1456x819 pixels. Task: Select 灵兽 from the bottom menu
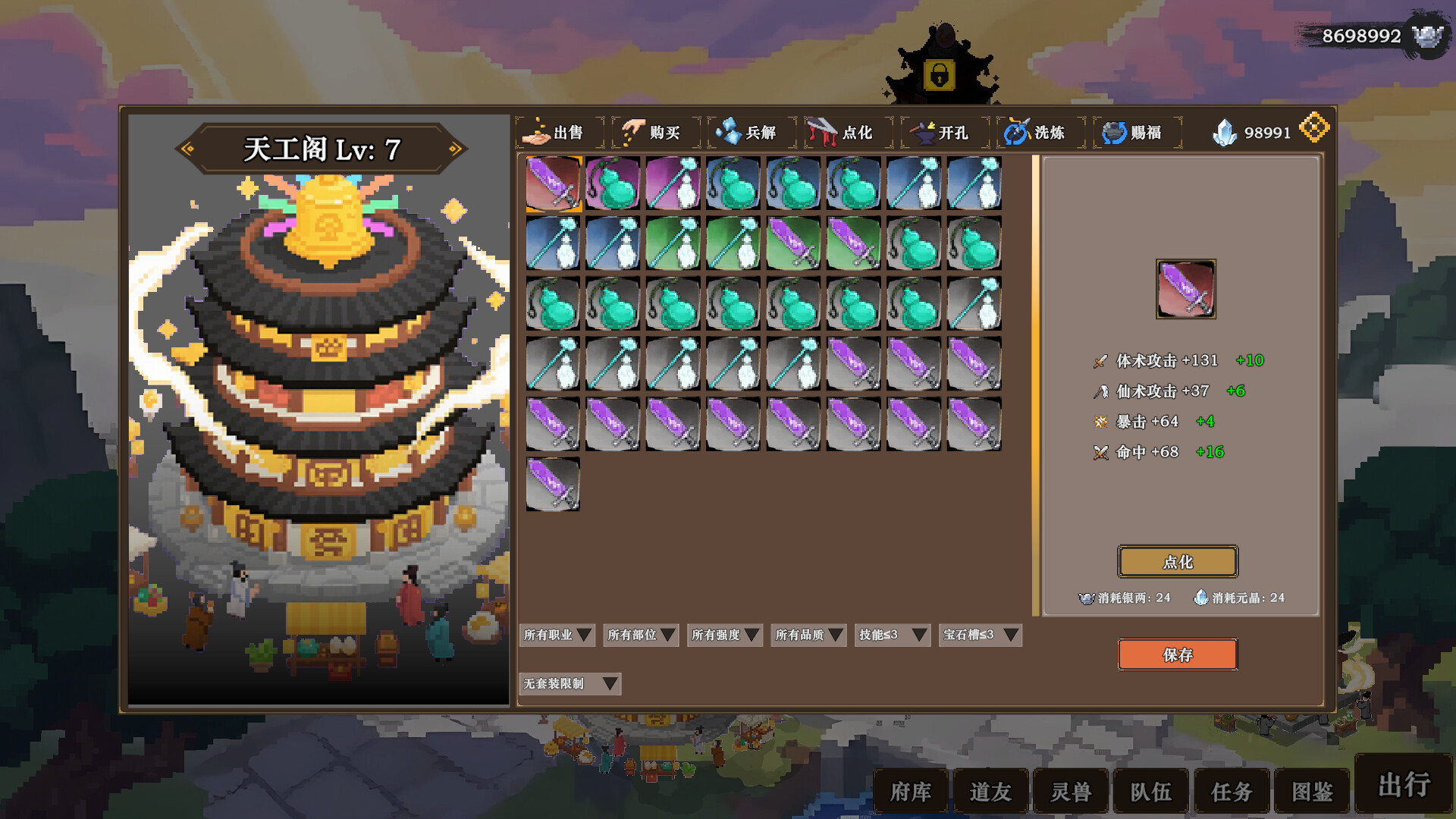[x=1072, y=791]
